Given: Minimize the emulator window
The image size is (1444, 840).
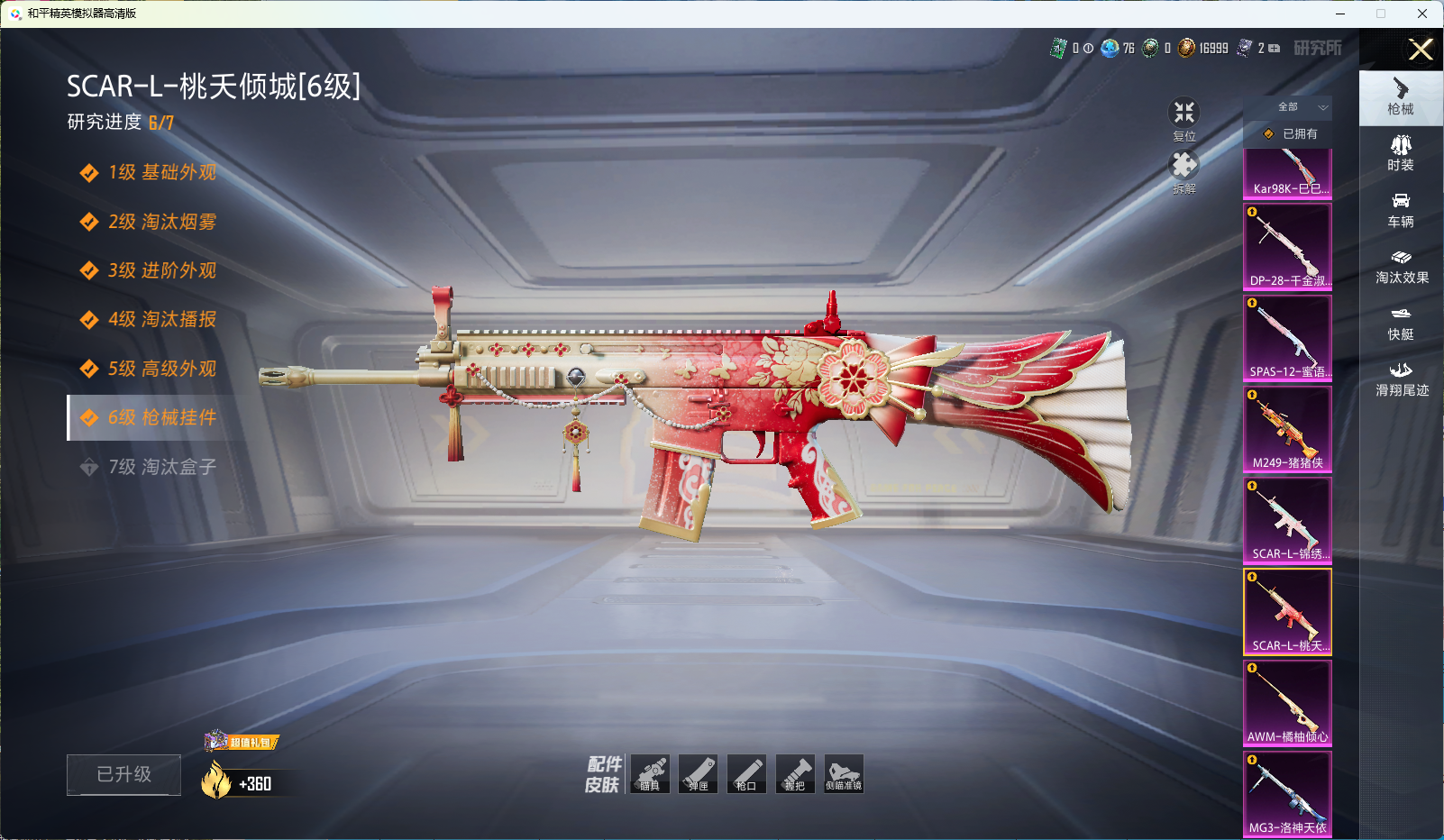Looking at the screenshot, I should click(x=1339, y=14).
